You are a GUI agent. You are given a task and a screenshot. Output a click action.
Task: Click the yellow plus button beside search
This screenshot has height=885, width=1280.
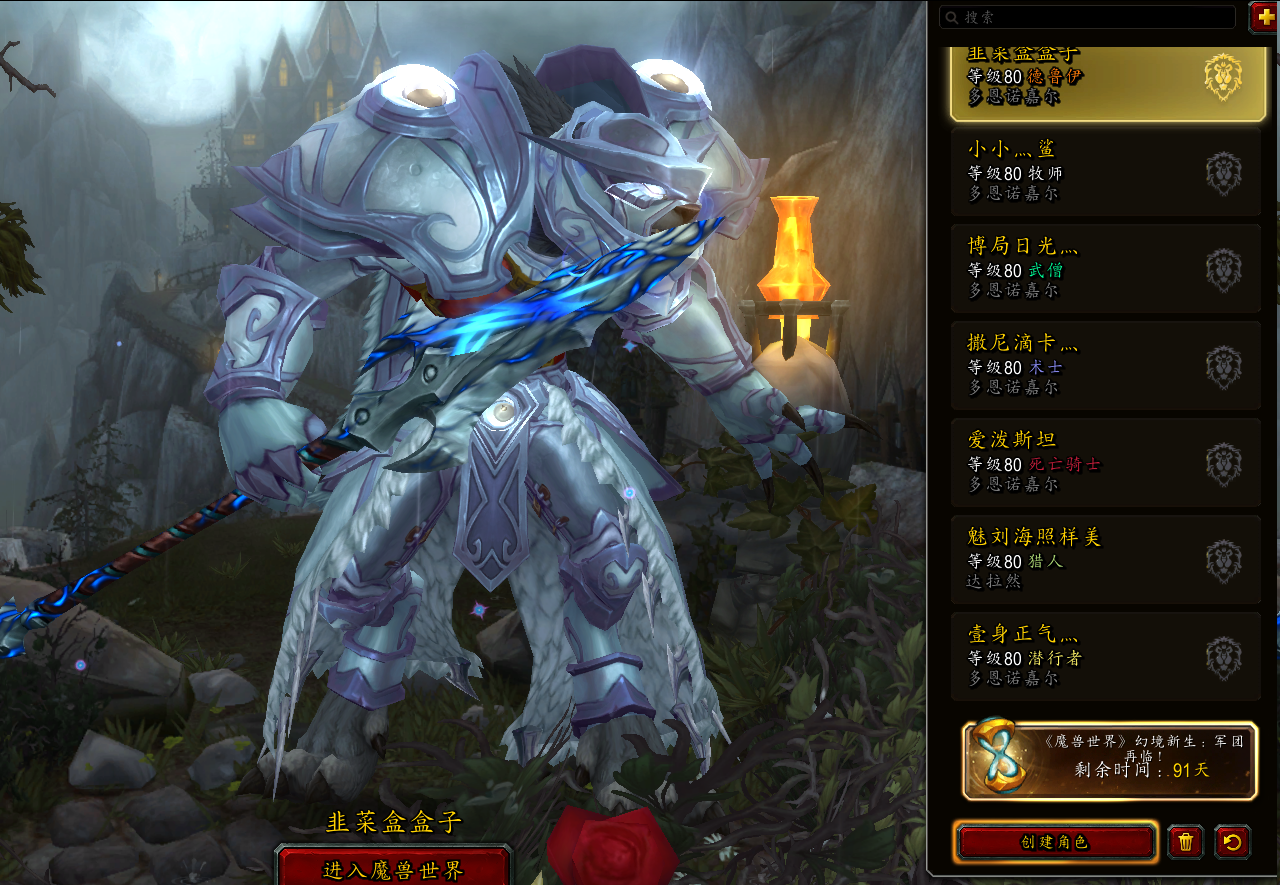[x=1264, y=16]
